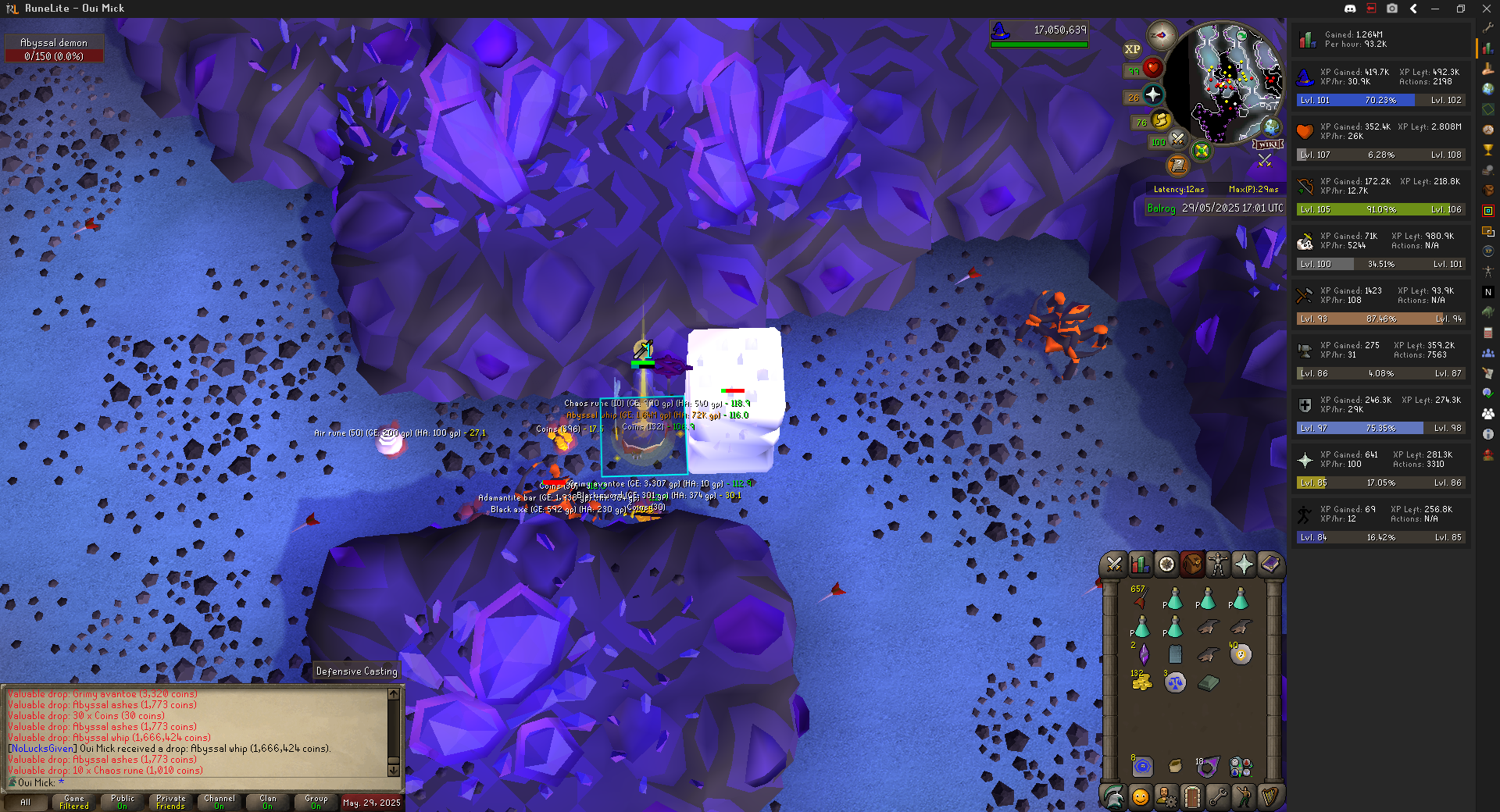Switch to the Clan chat tab
Screen dimensions: 1500x812
click(x=268, y=802)
